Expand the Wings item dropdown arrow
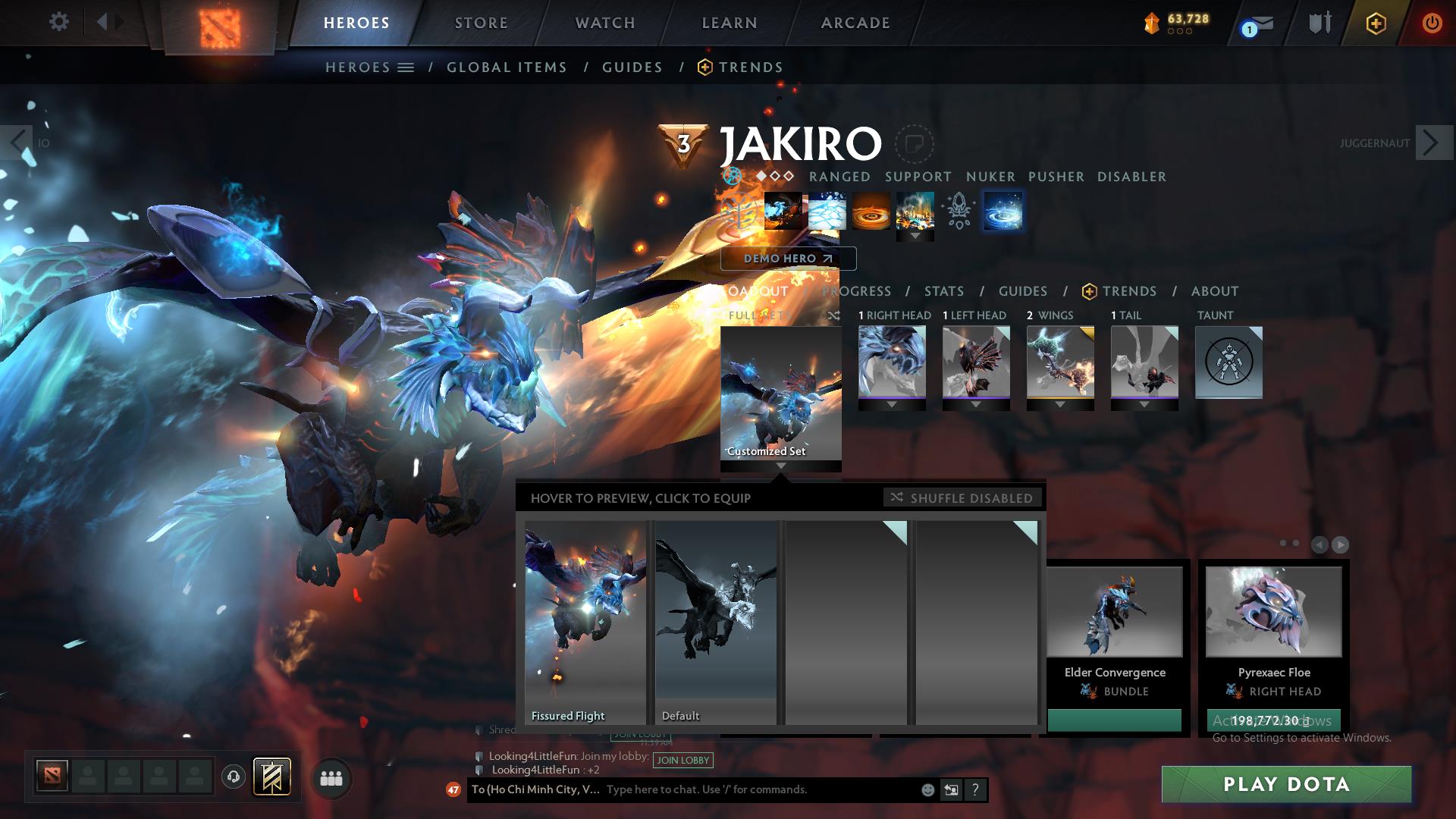The width and height of the screenshot is (1456, 819). (1059, 404)
